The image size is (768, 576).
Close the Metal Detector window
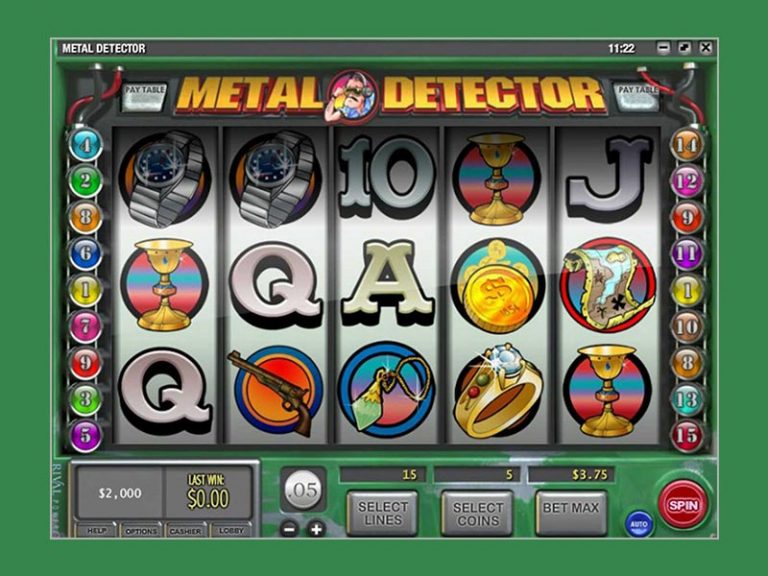pos(706,48)
